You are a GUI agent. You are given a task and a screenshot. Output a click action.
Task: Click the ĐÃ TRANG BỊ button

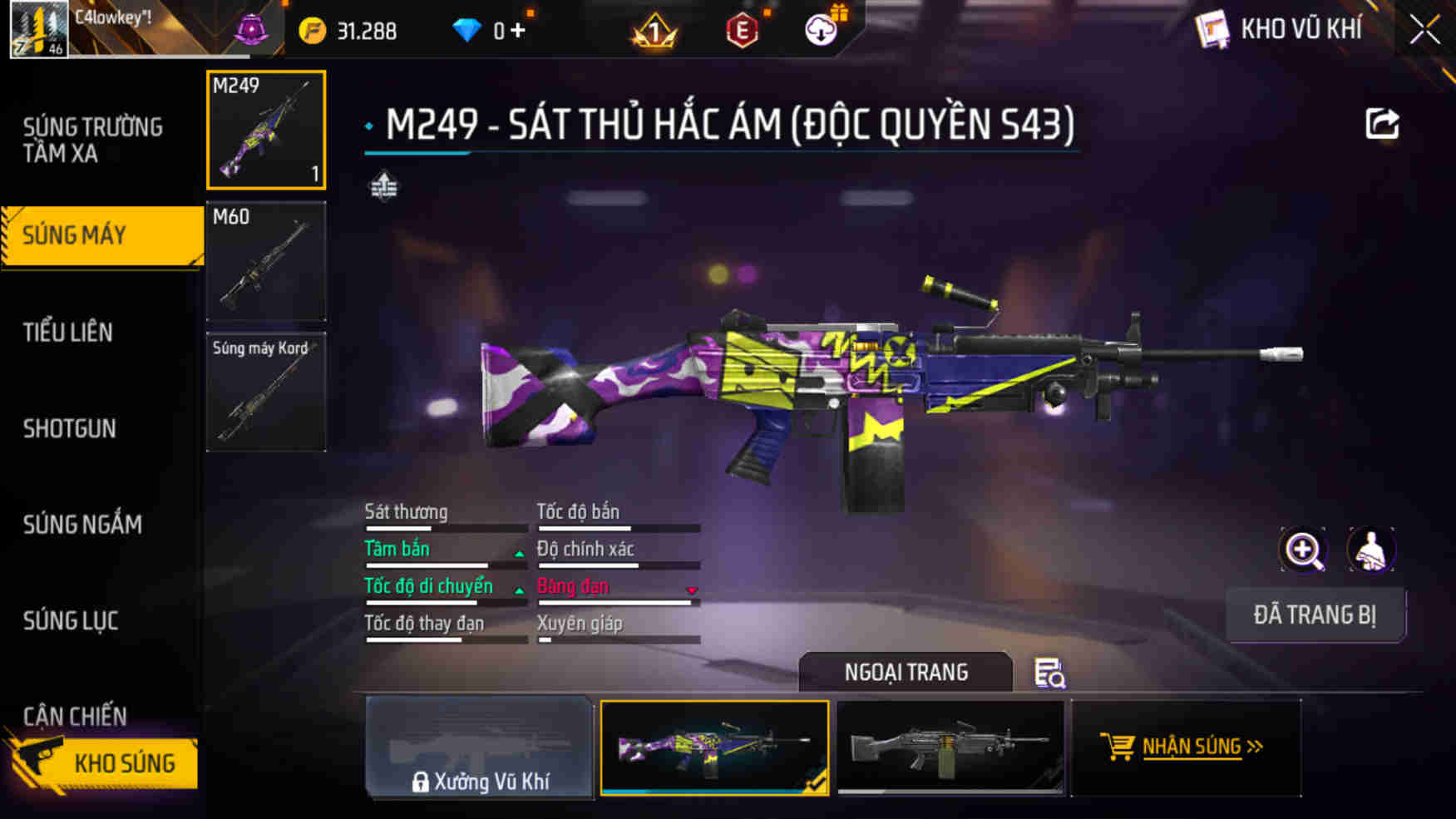[1316, 615]
